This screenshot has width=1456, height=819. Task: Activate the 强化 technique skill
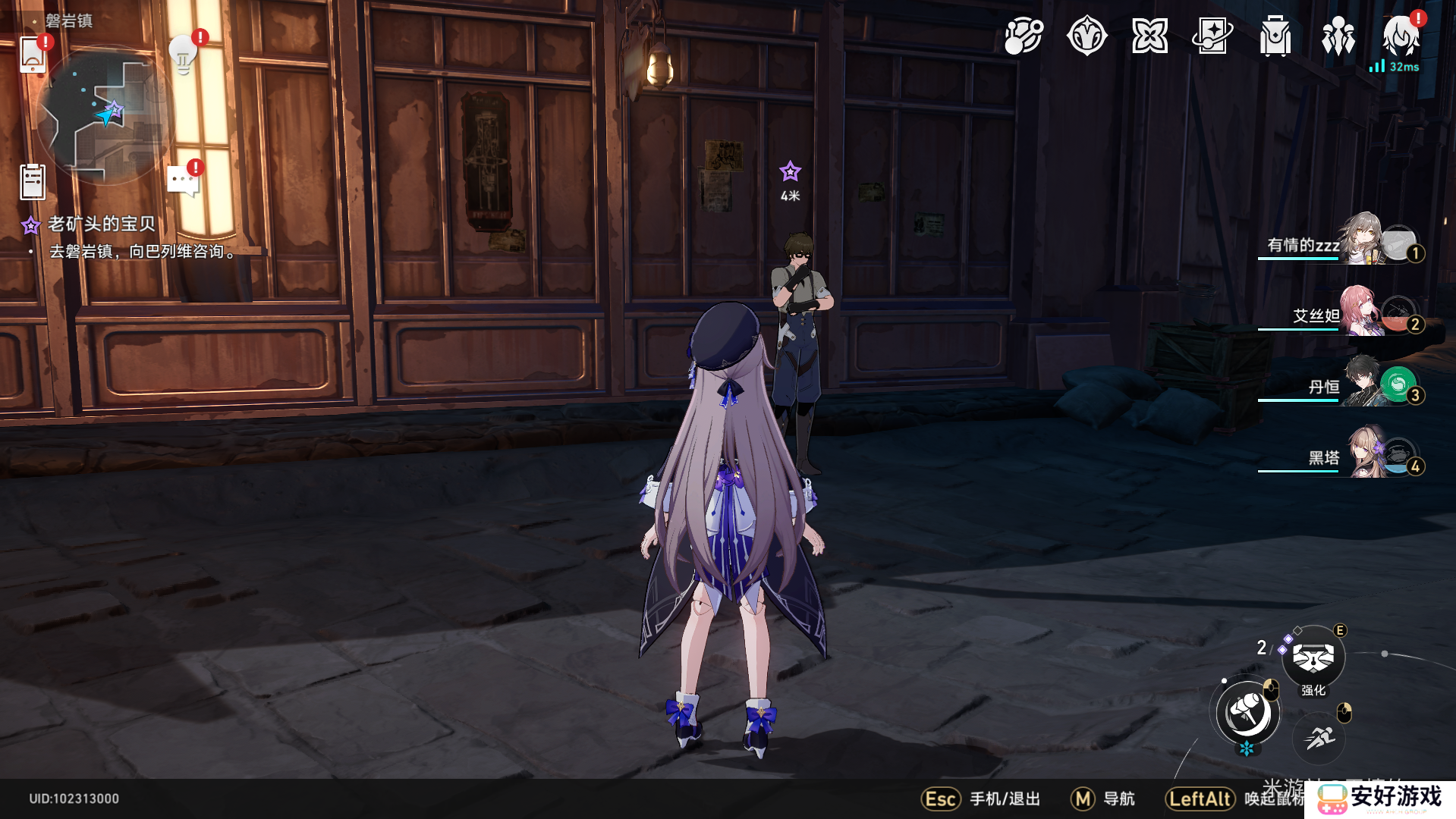coord(1313,657)
